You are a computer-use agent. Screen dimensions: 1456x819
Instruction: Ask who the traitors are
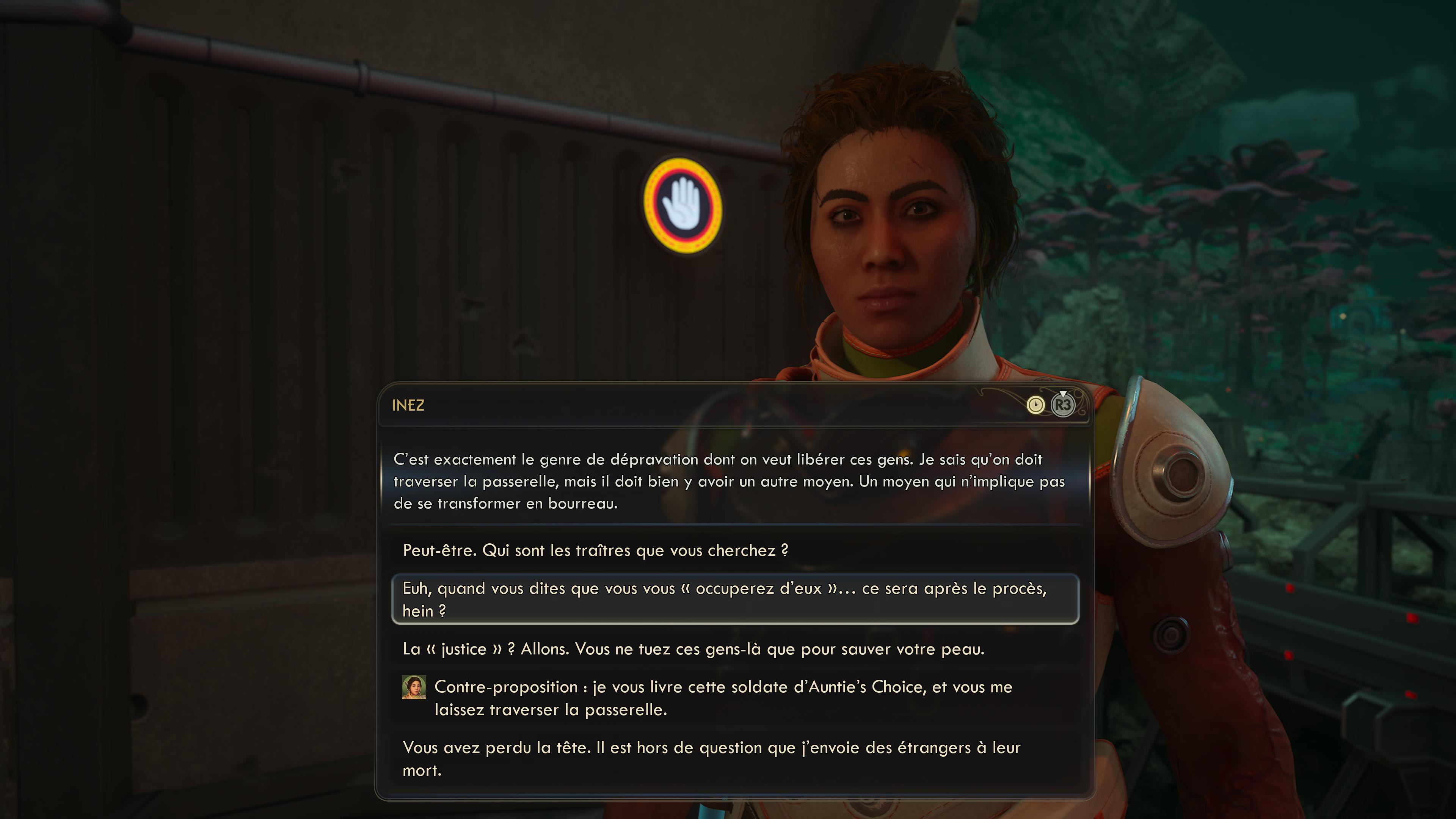[595, 551]
